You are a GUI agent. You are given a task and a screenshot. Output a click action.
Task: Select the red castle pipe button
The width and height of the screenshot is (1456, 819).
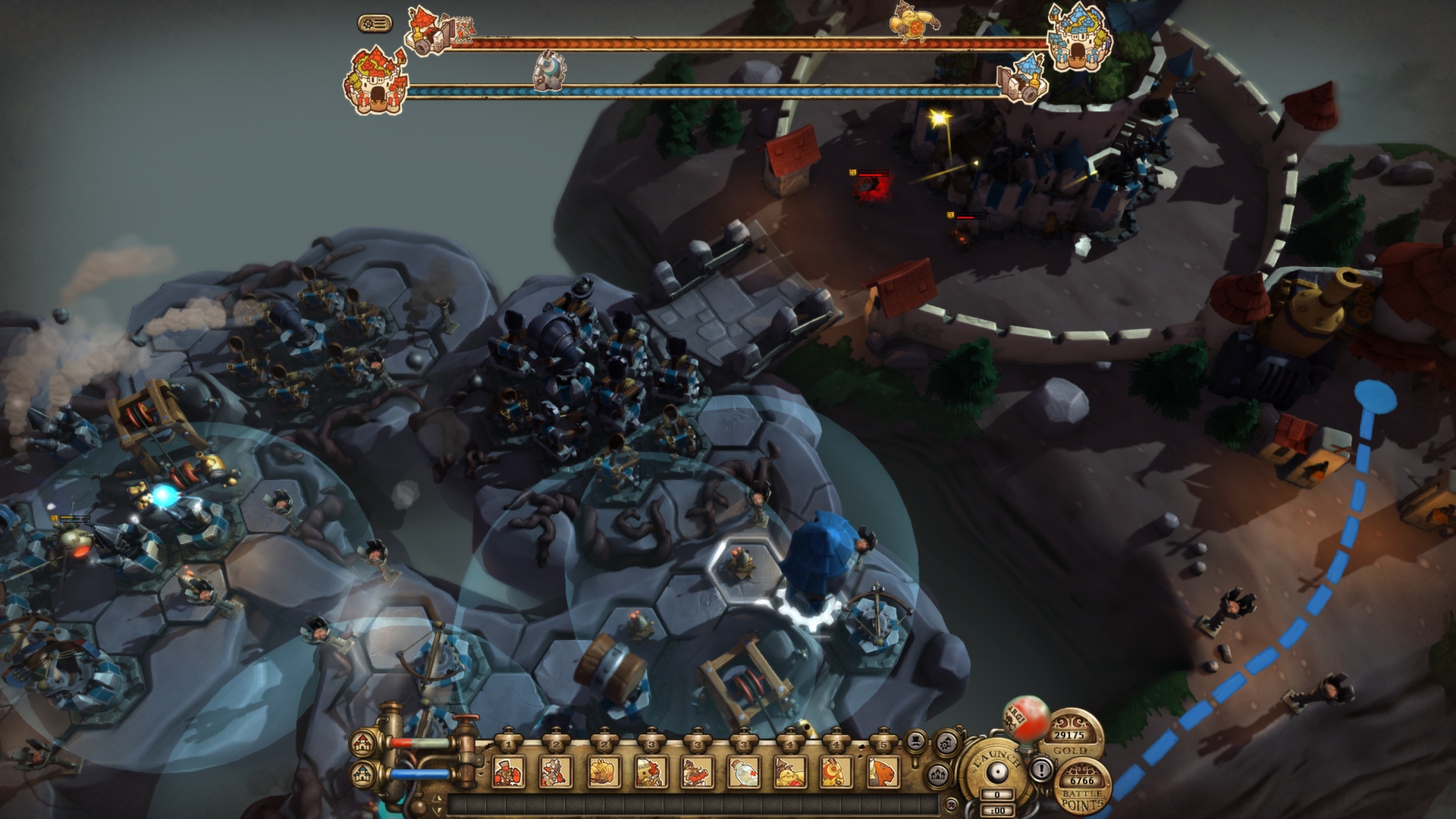[x=362, y=742]
